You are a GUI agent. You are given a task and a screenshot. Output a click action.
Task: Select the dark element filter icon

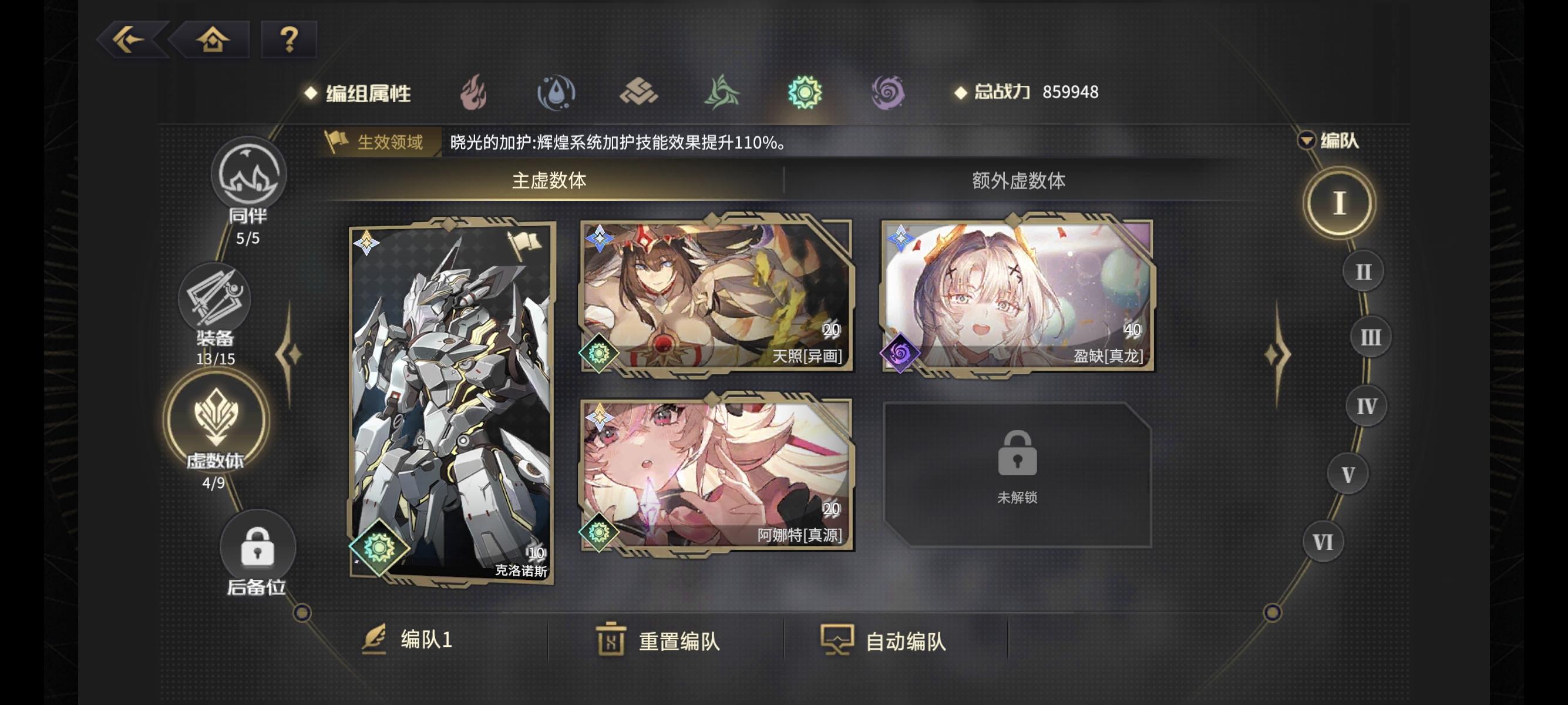[888, 93]
